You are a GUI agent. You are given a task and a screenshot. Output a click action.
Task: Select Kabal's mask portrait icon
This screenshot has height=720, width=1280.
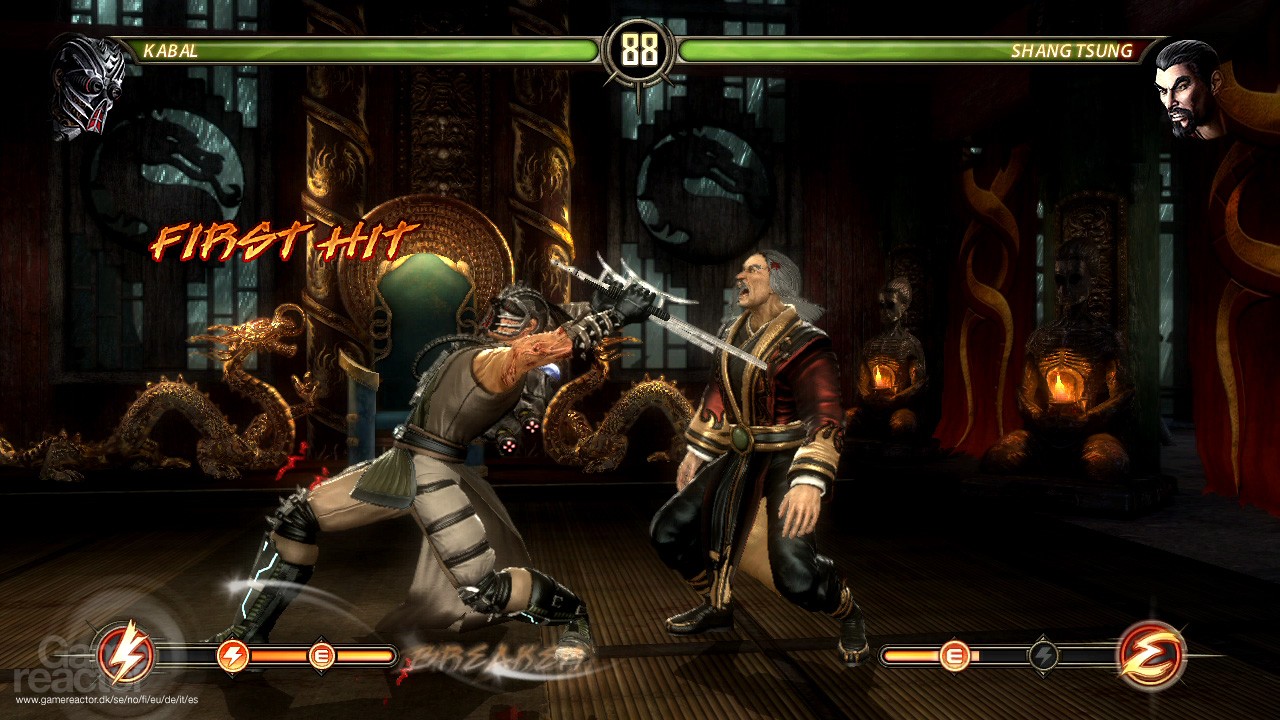tap(85, 80)
